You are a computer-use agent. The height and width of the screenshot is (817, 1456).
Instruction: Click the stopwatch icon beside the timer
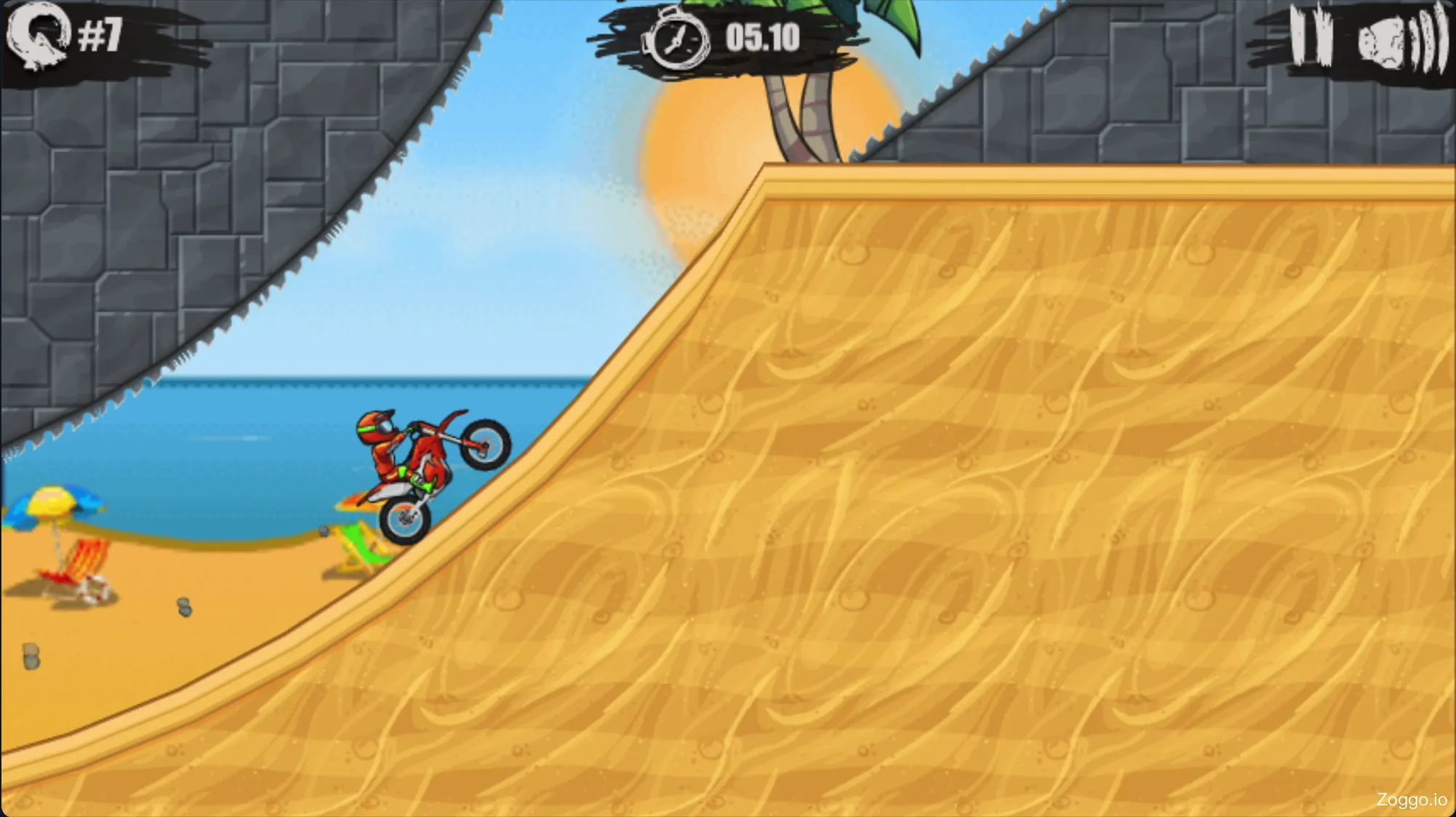coord(679,40)
